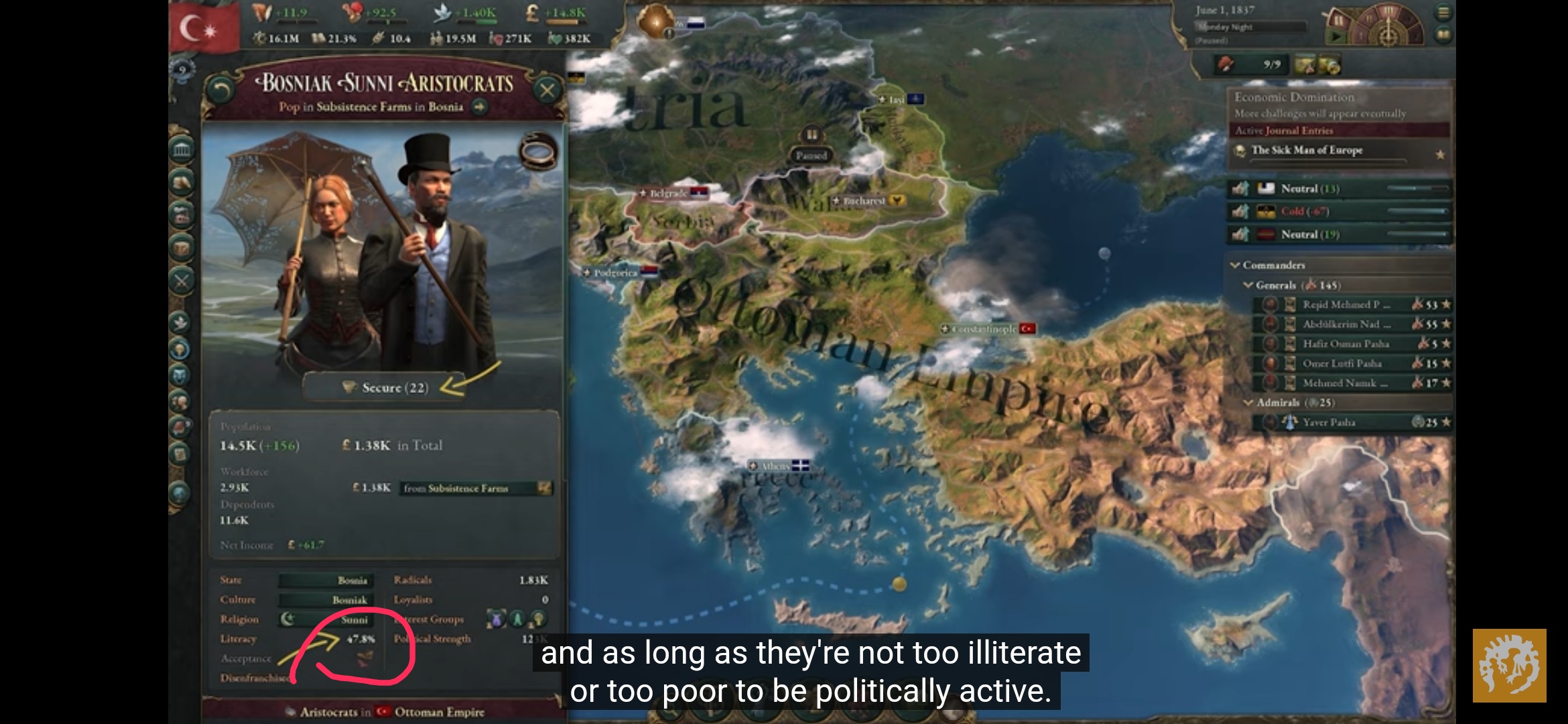Click the magnifying glass above the pop portraits
1568x724 pixels.
(x=536, y=153)
